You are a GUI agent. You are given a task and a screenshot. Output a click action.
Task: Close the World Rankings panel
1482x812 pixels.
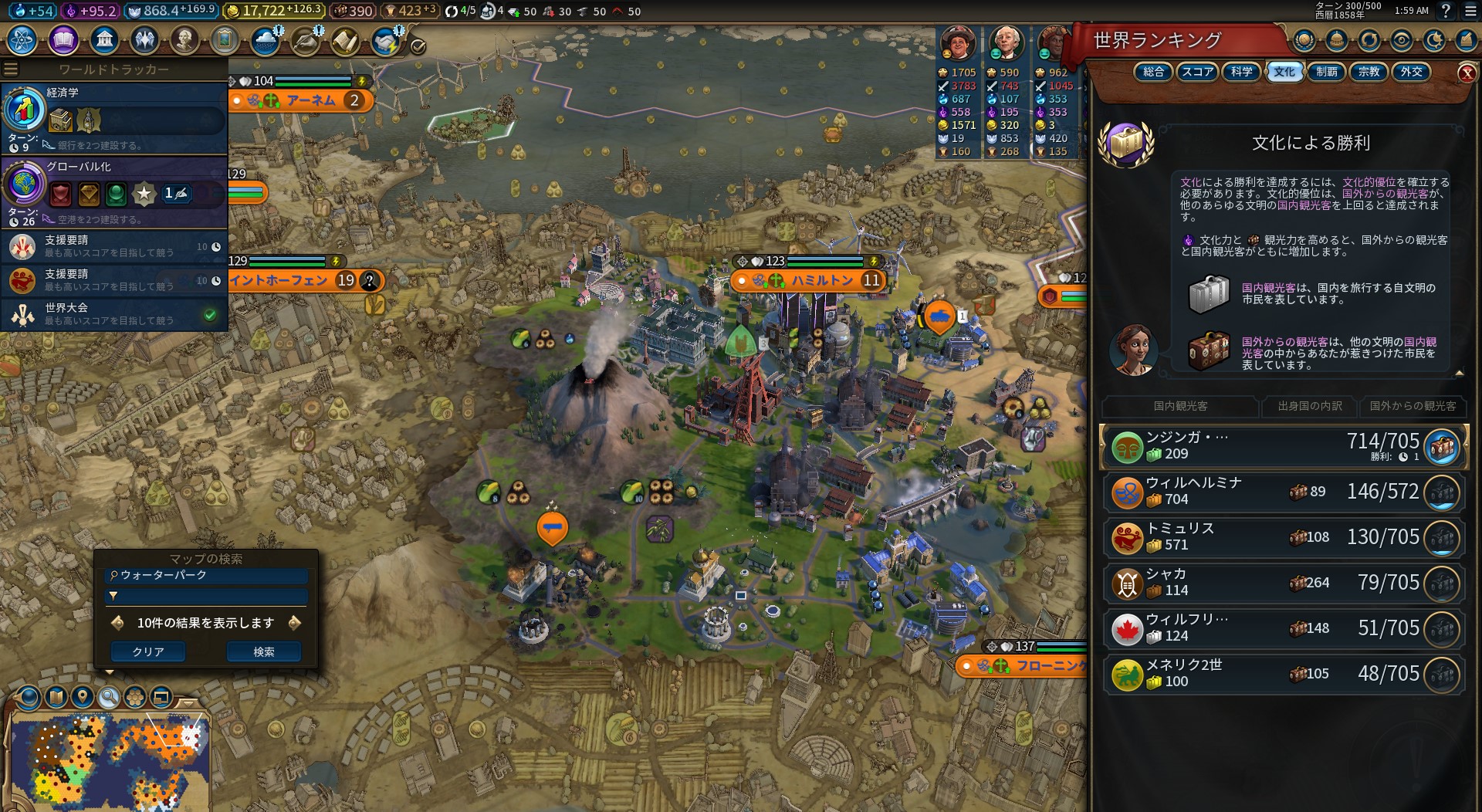(1467, 73)
